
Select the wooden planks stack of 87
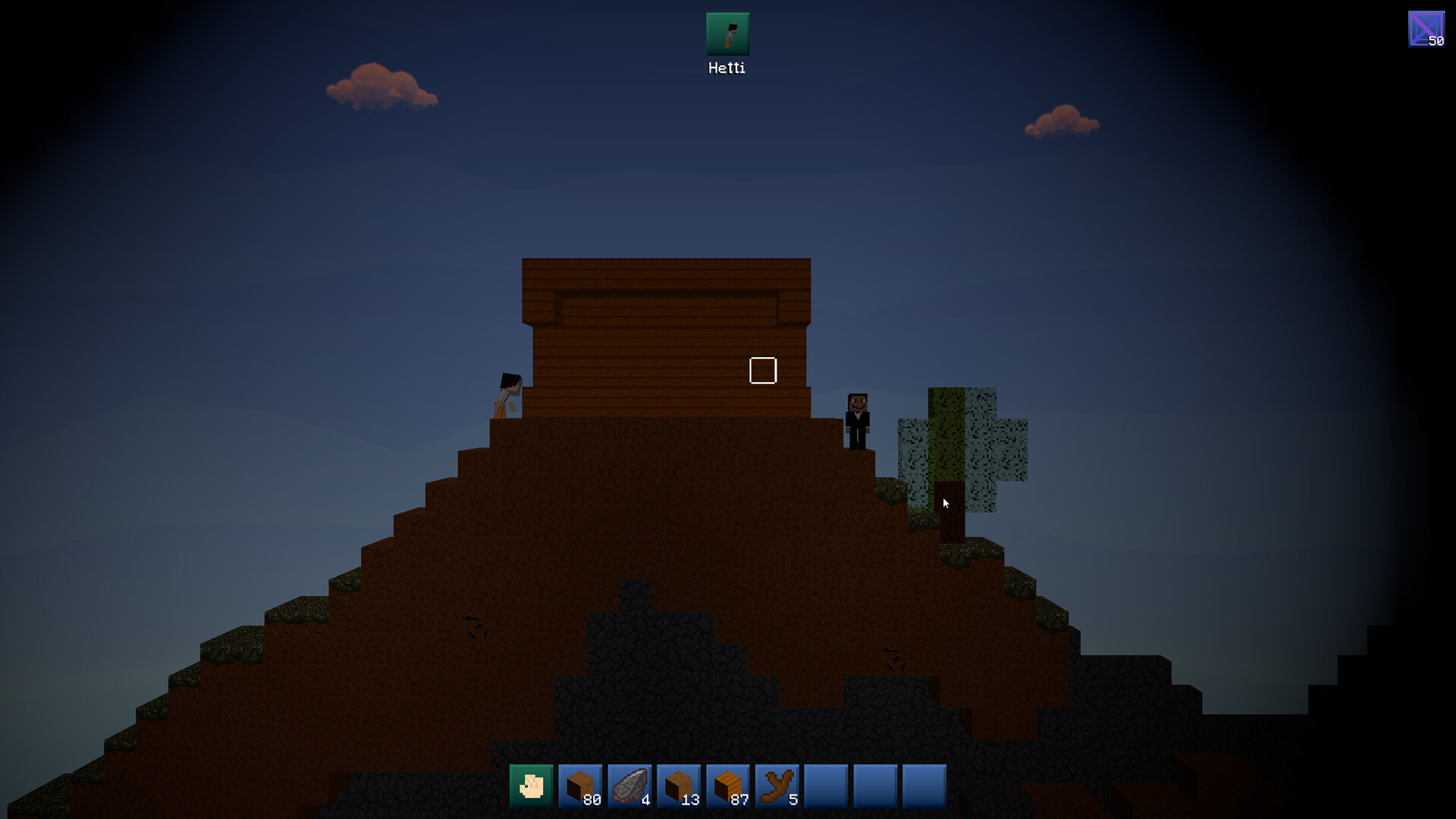pyautogui.click(x=728, y=786)
